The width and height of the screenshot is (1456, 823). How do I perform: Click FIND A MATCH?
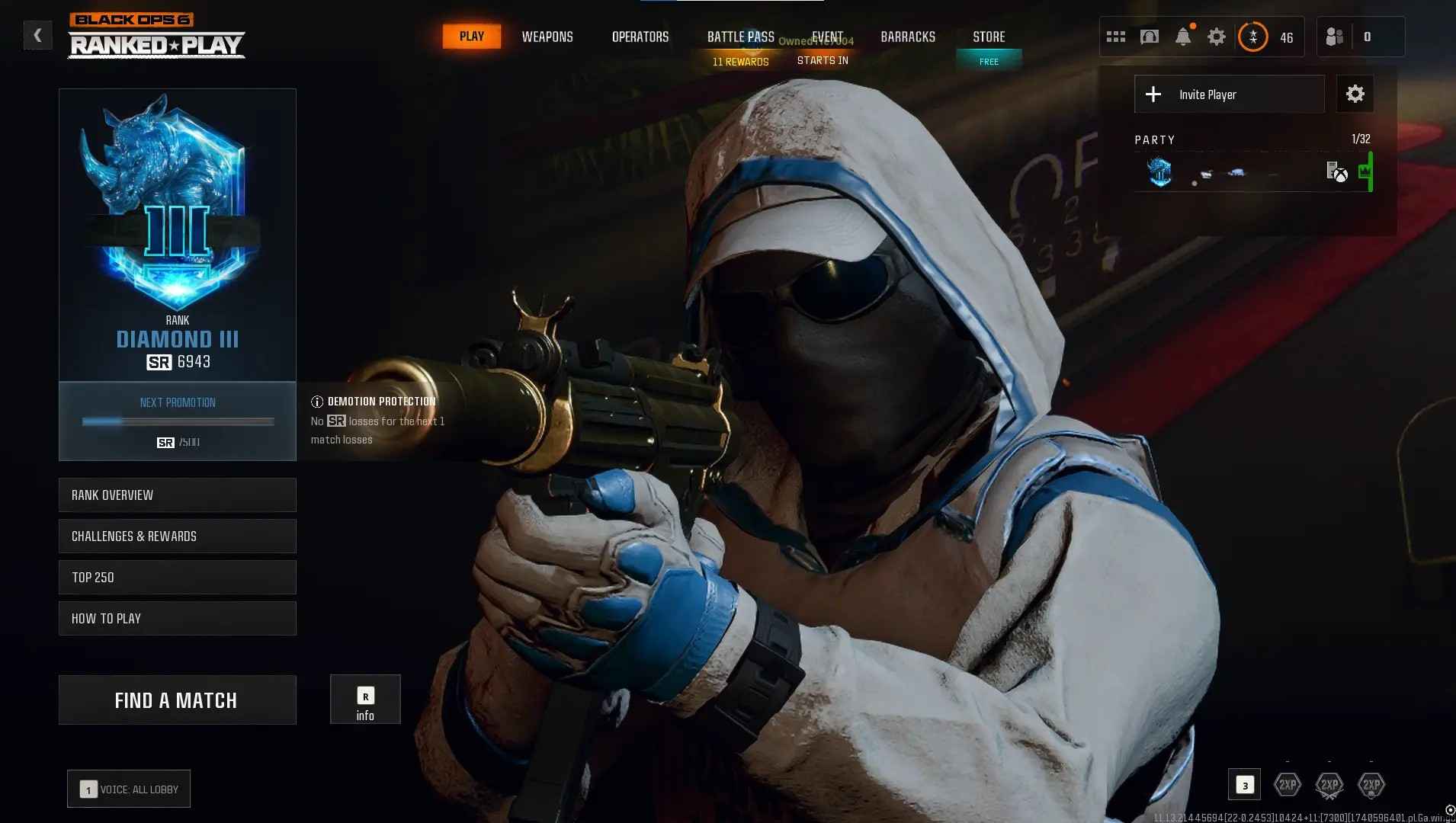click(177, 700)
